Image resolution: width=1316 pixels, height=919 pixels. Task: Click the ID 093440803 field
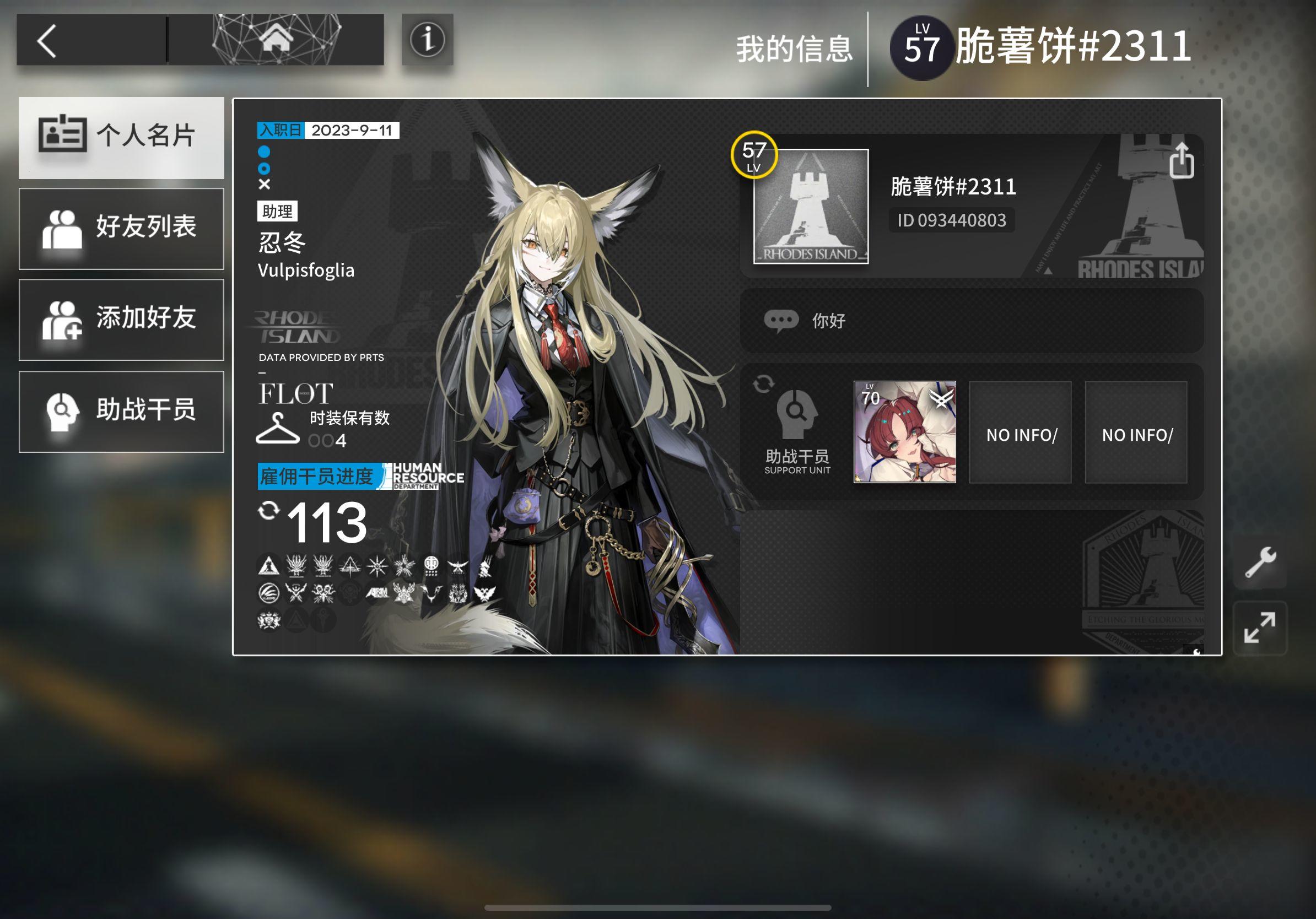point(952,221)
